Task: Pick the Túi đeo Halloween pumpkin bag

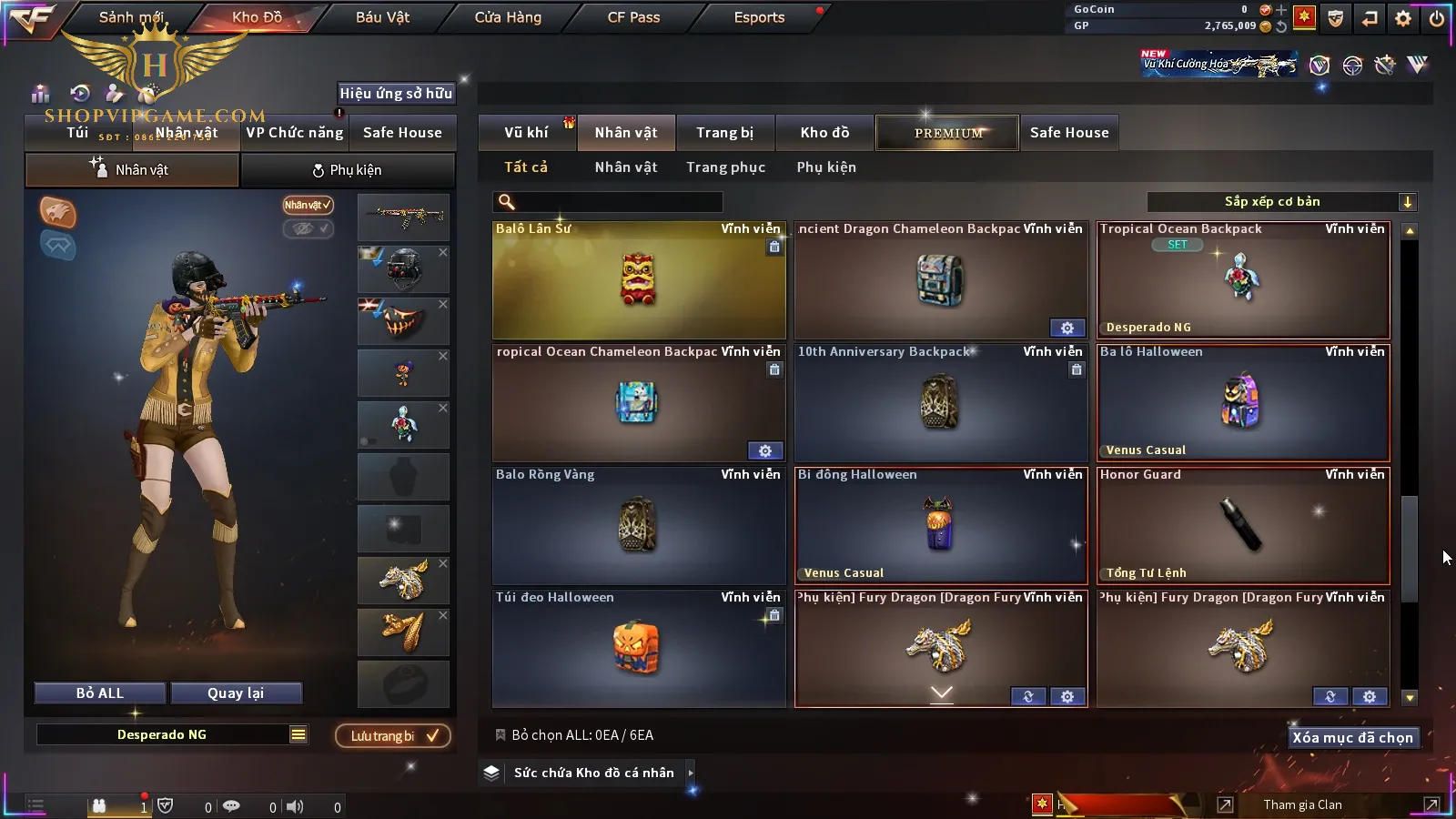Action: click(x=639, y=649)
